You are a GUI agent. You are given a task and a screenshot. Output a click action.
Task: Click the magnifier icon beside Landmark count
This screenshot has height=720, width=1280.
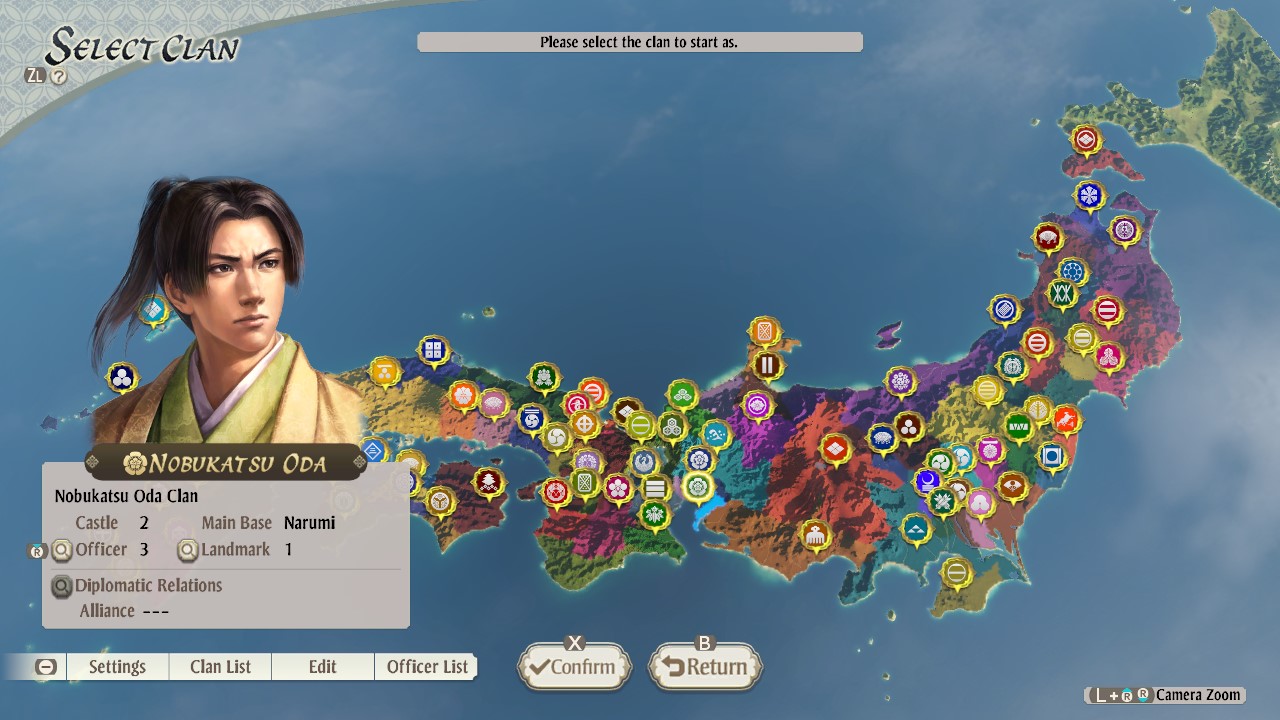pyautogui.click(x=186, y=549)
